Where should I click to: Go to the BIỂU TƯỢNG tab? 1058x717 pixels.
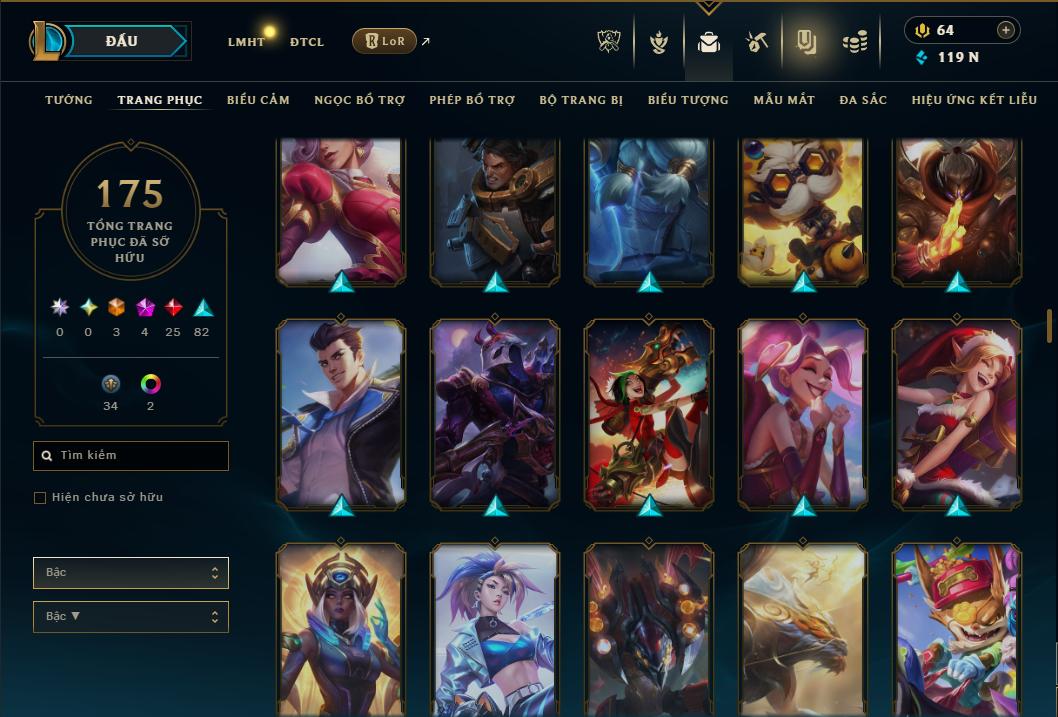(688, 100)
